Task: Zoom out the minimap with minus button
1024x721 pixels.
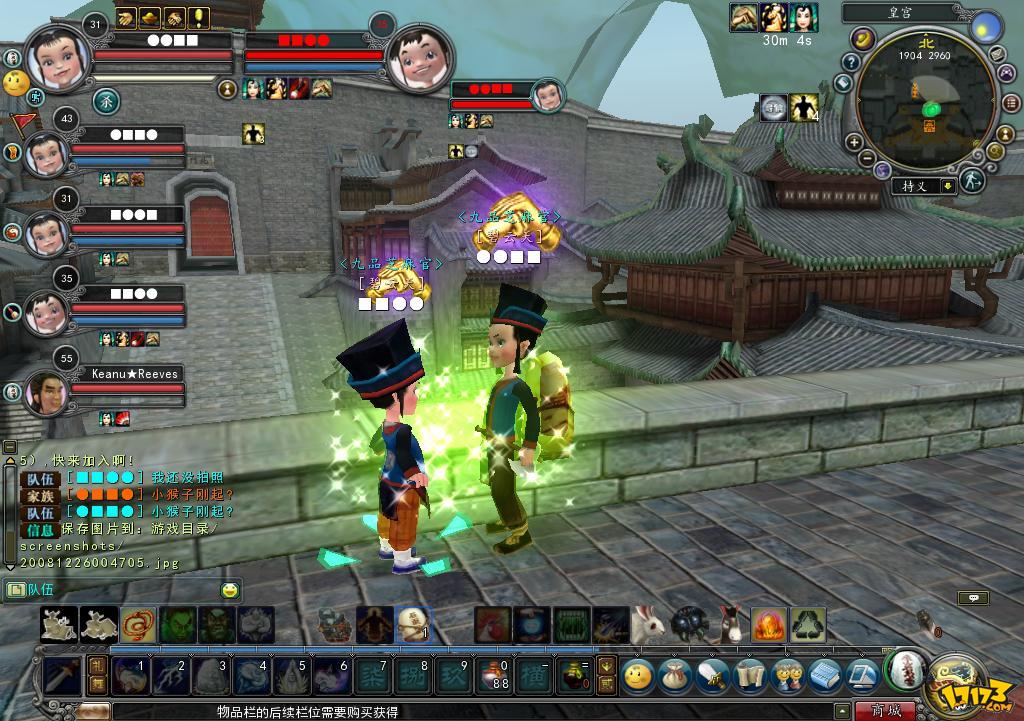Action: [x=868, y=159]
